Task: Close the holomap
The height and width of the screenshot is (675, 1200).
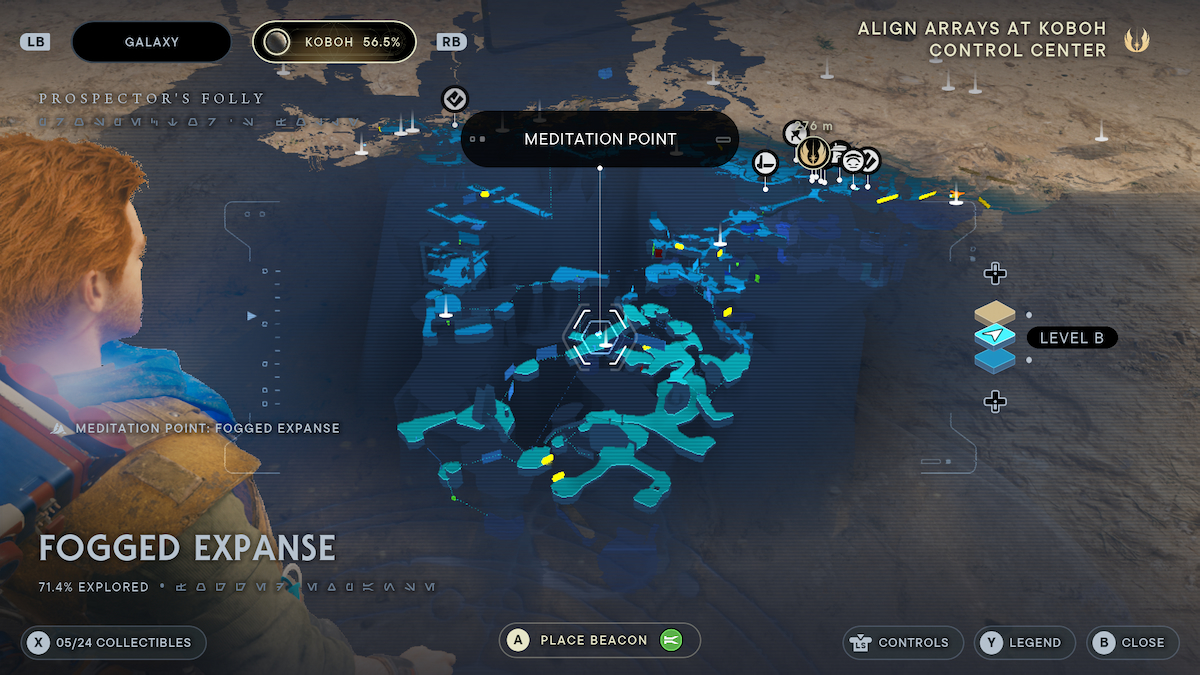Action: coord(1131,643)
